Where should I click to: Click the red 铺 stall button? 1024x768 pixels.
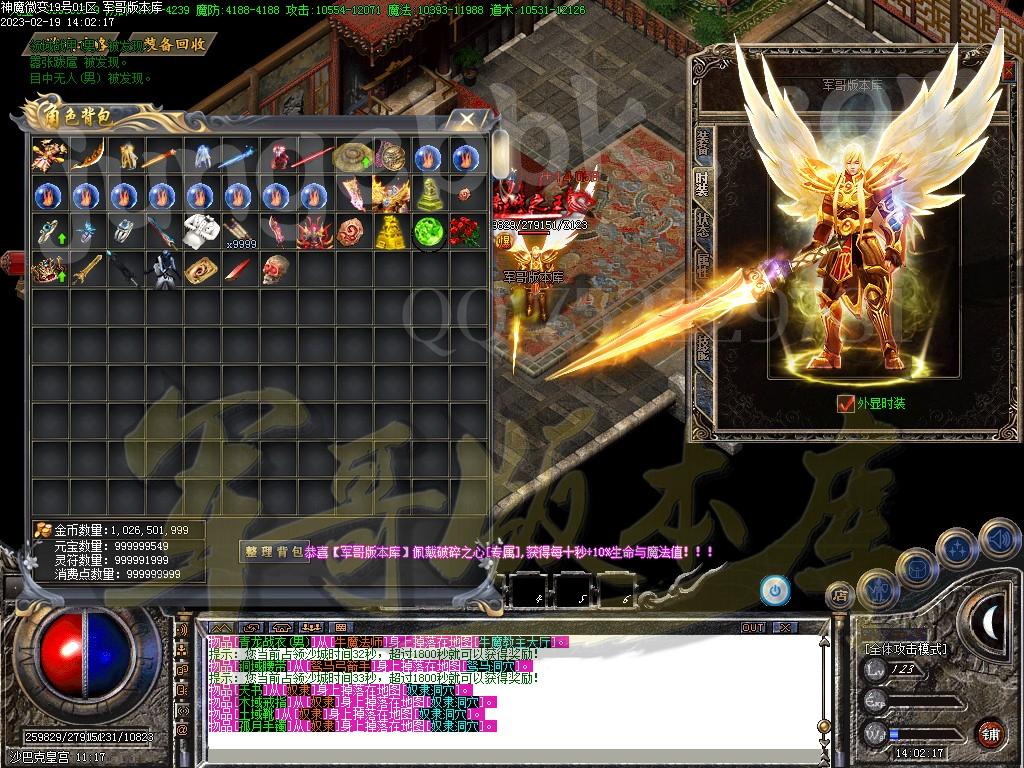pos(990,732)
